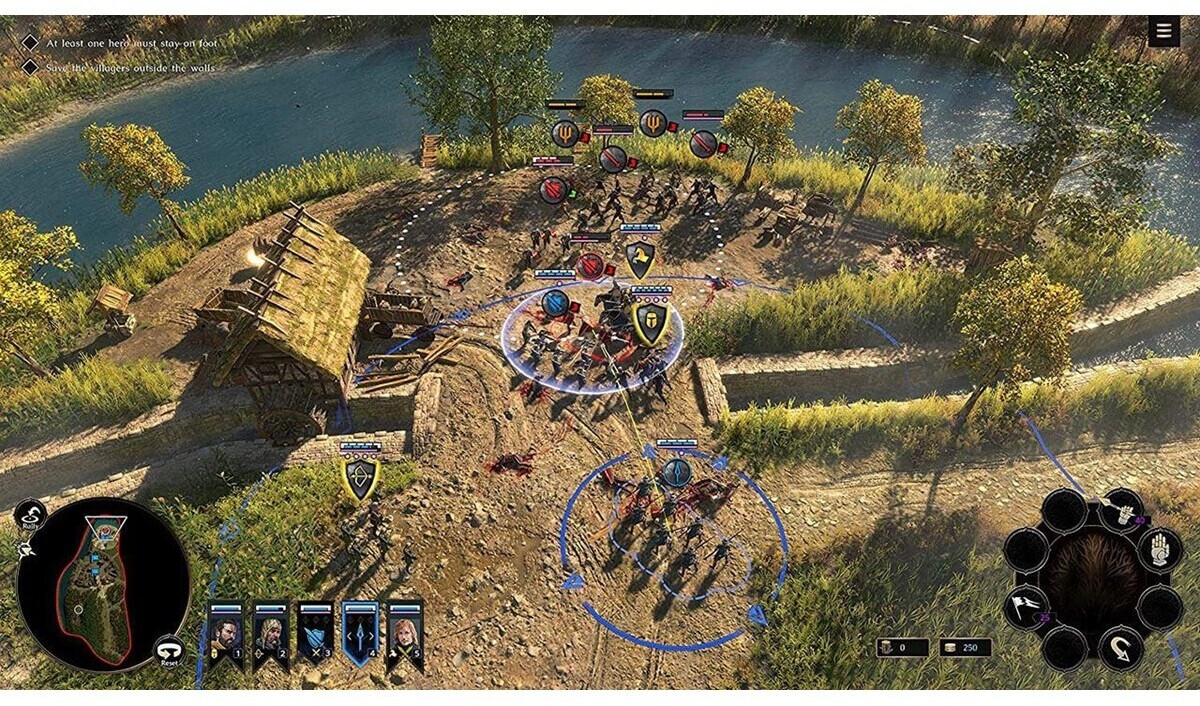The width and height of the screenshot is (1200, 706).
Task: Use the open gauntlet hand ability
Action: tap(1158, 551)
